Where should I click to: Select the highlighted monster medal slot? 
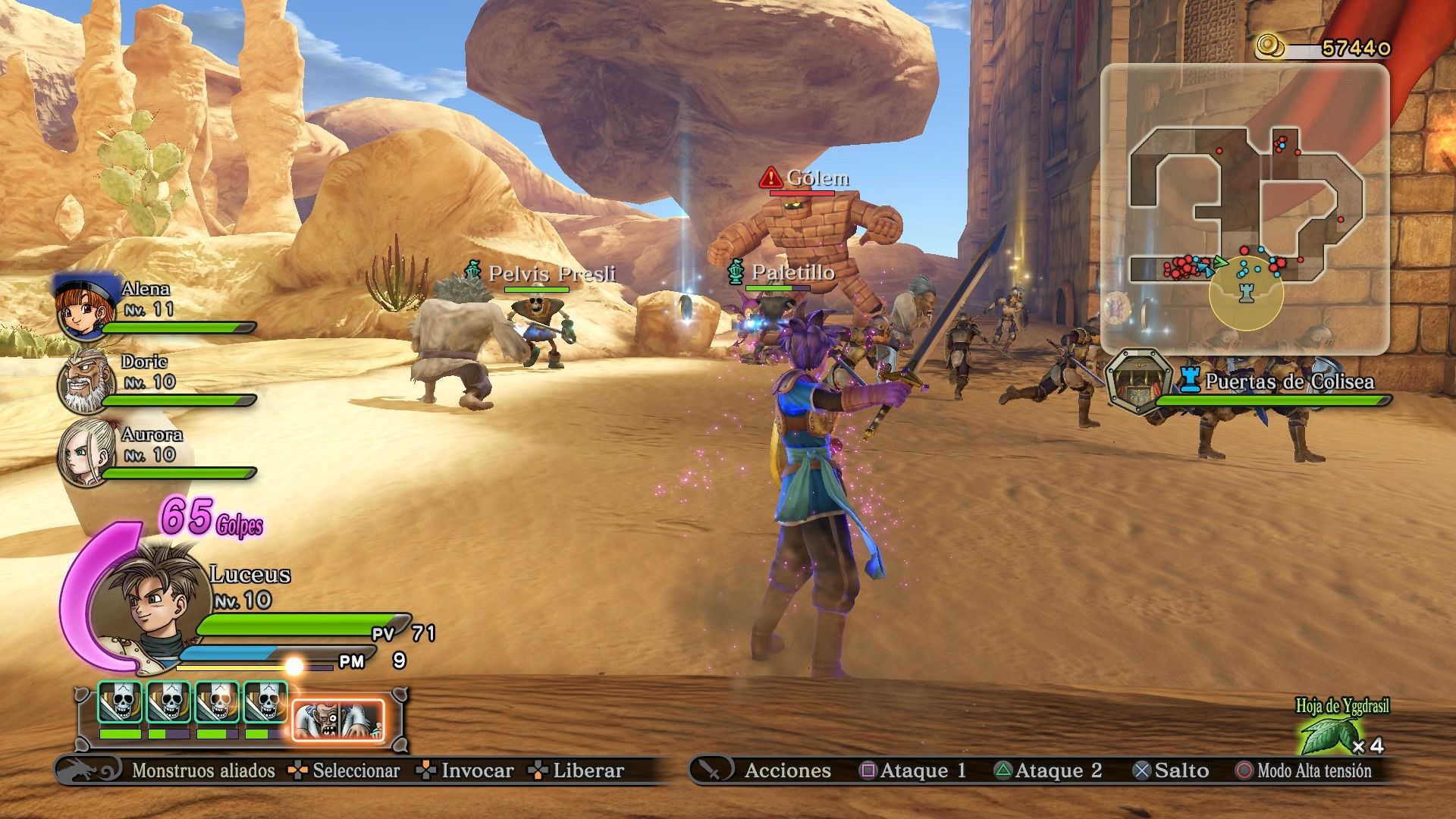tap(338, 720)
